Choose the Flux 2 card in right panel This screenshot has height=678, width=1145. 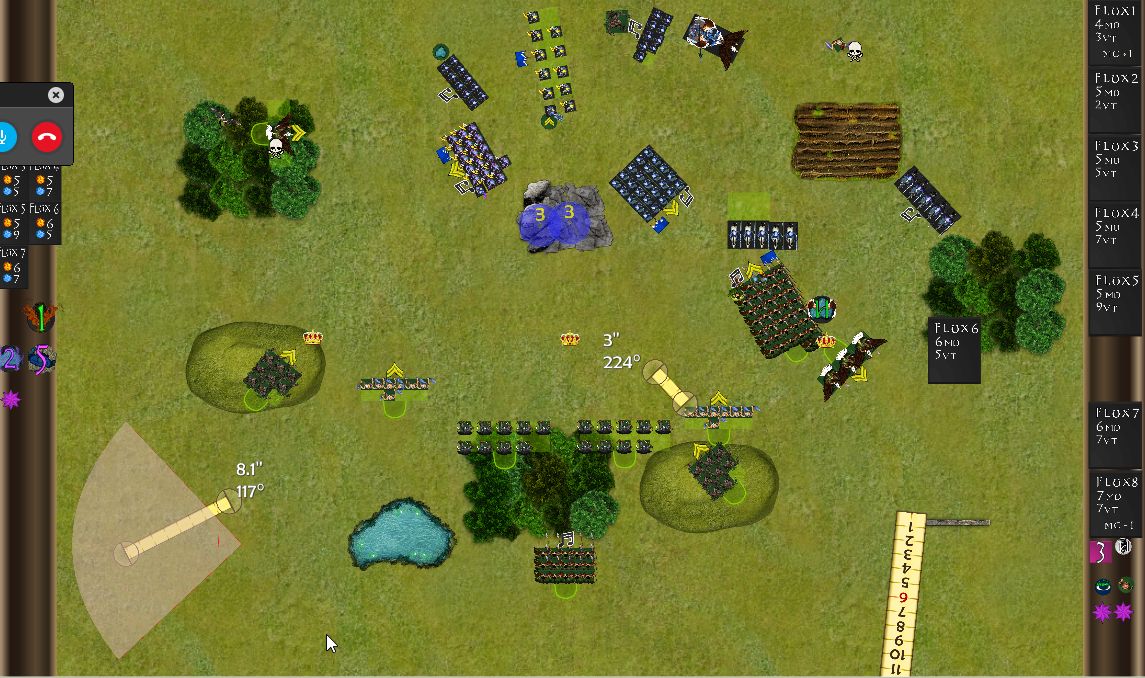pos(1116,98)
